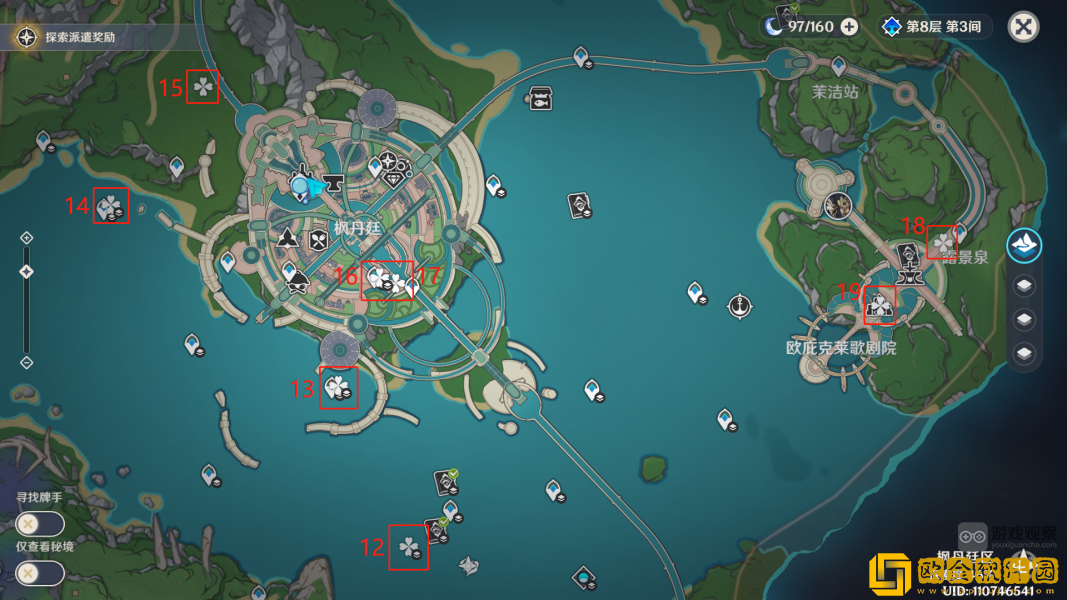This screenshot has height=600, width=1067.
Task: Add resin using the plus button
Action: [849, 27]
